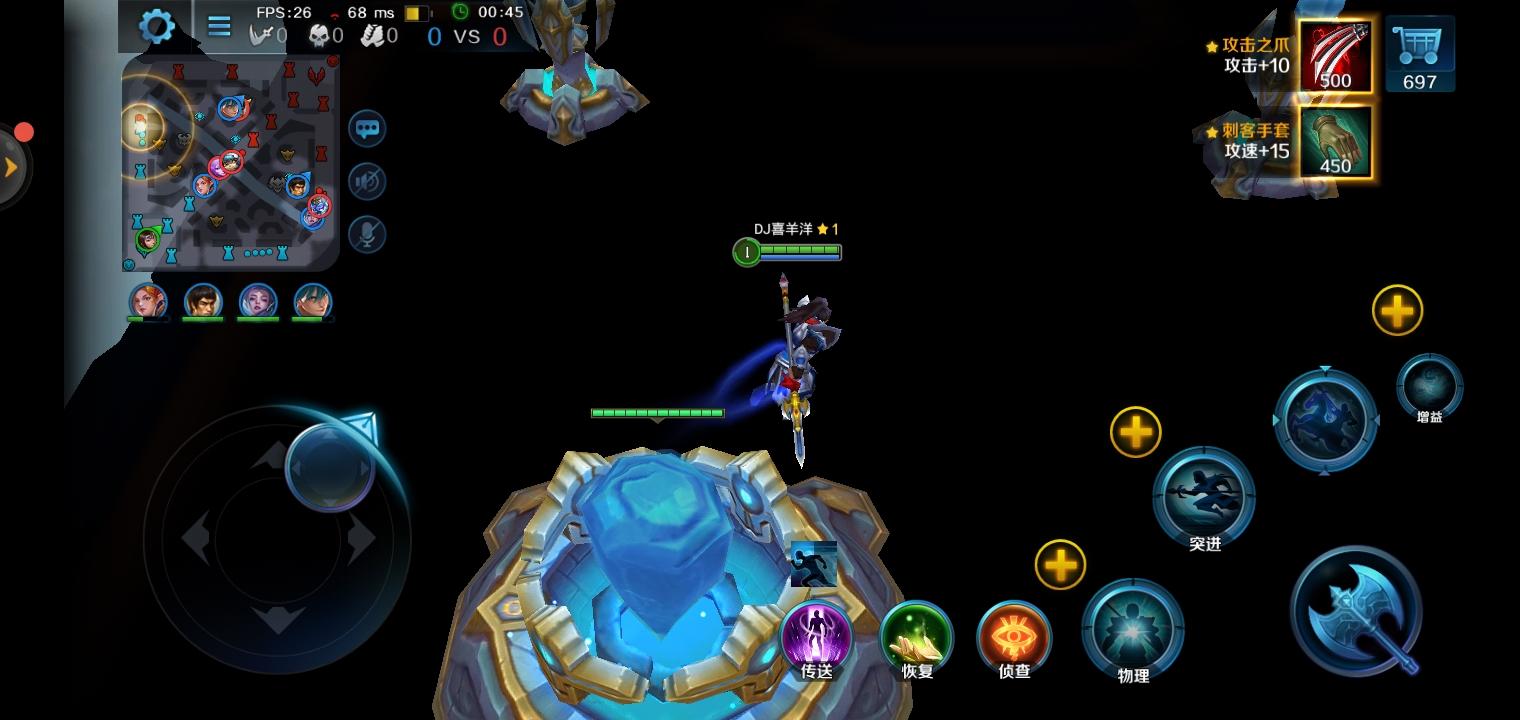Select the physical (物理) spell icon

pos(1131,629)
